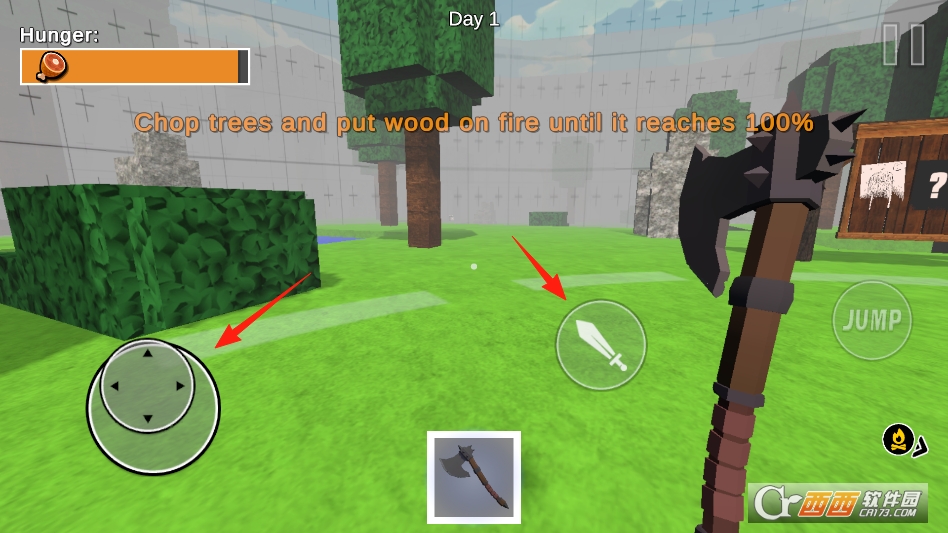Tap the joystick's right arrow
This screenshot has height=533, width=948.
tap(181, 386)
